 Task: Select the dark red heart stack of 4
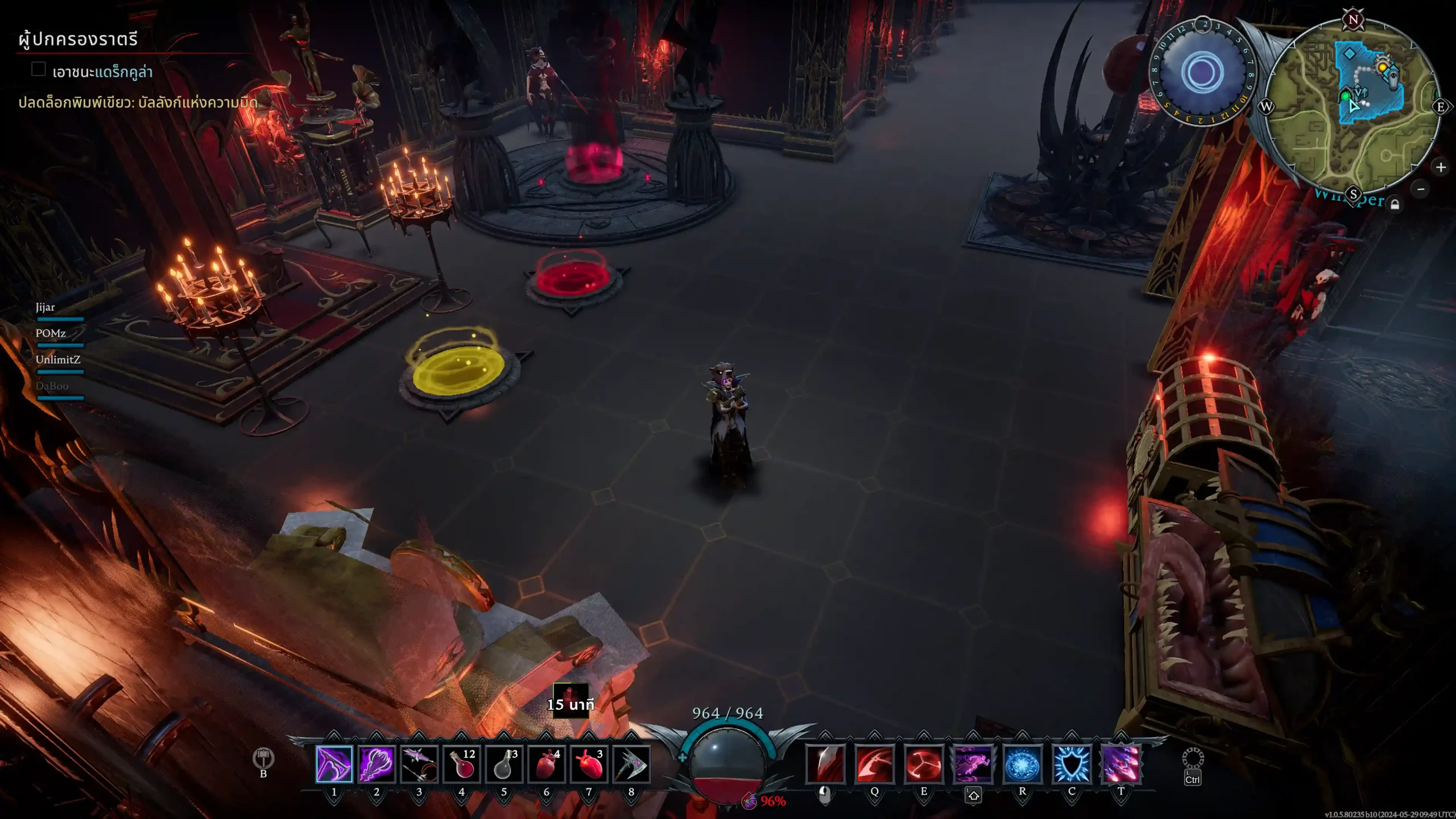[546, 763]
